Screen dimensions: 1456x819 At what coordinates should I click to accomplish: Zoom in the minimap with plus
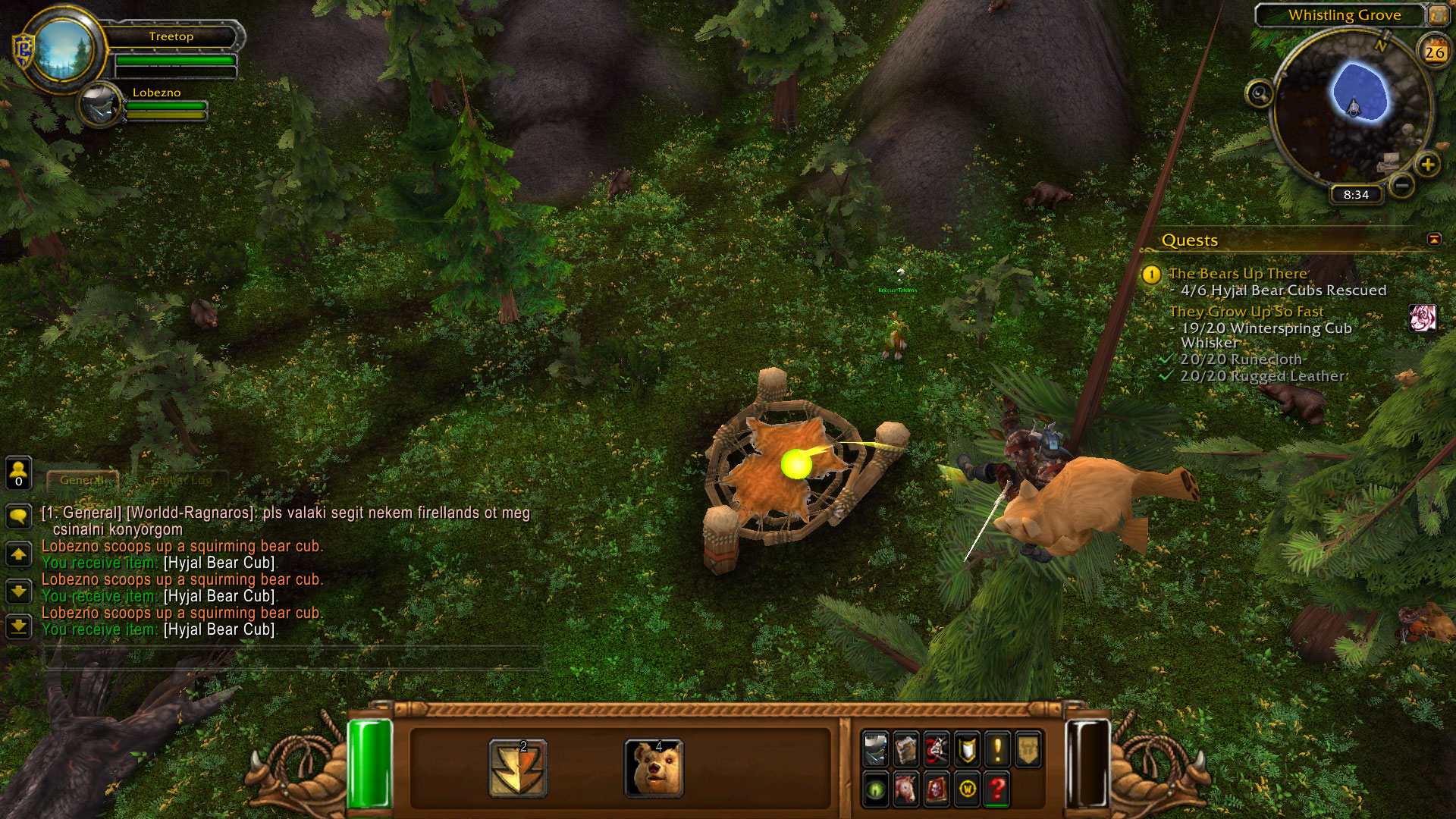click(1427, 165)
